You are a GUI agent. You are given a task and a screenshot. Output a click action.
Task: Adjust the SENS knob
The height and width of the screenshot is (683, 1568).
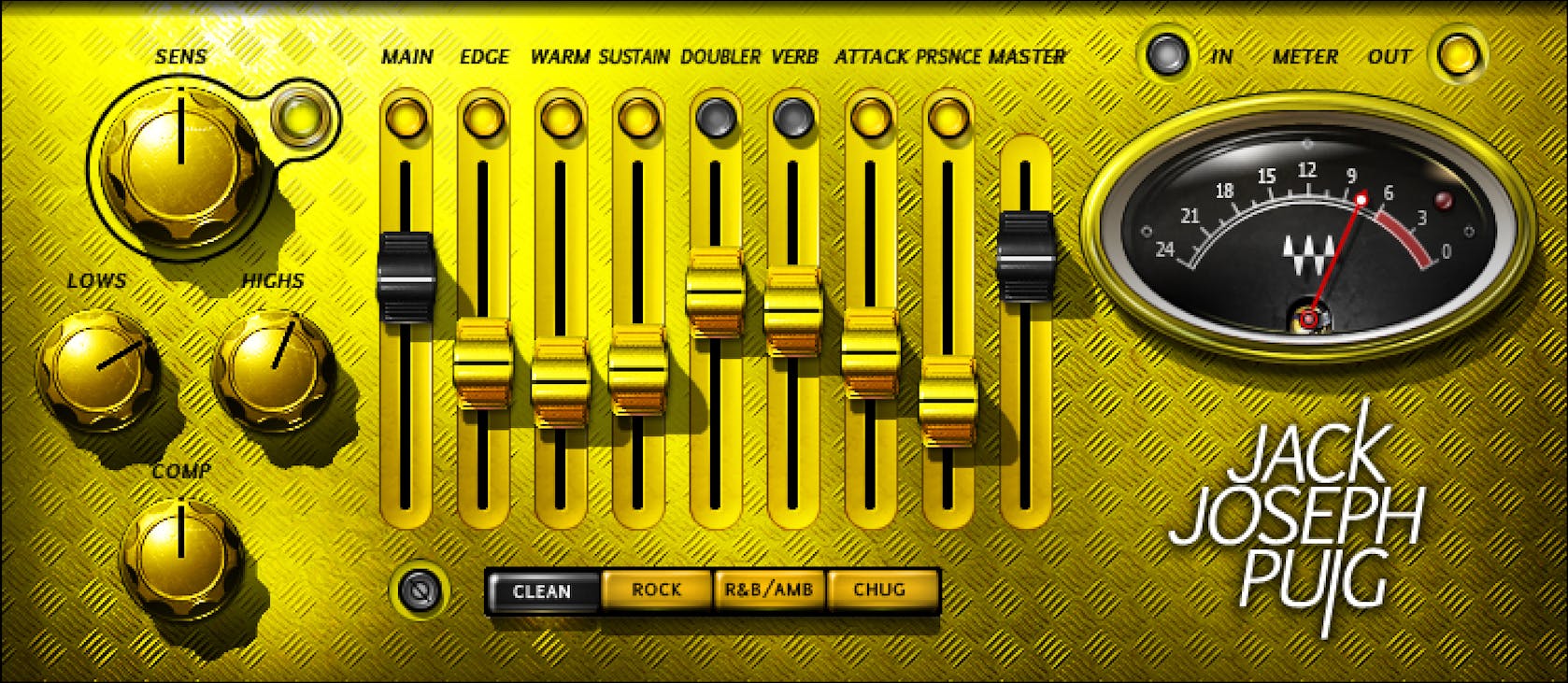pyautogui.click(x=178, y=168)
